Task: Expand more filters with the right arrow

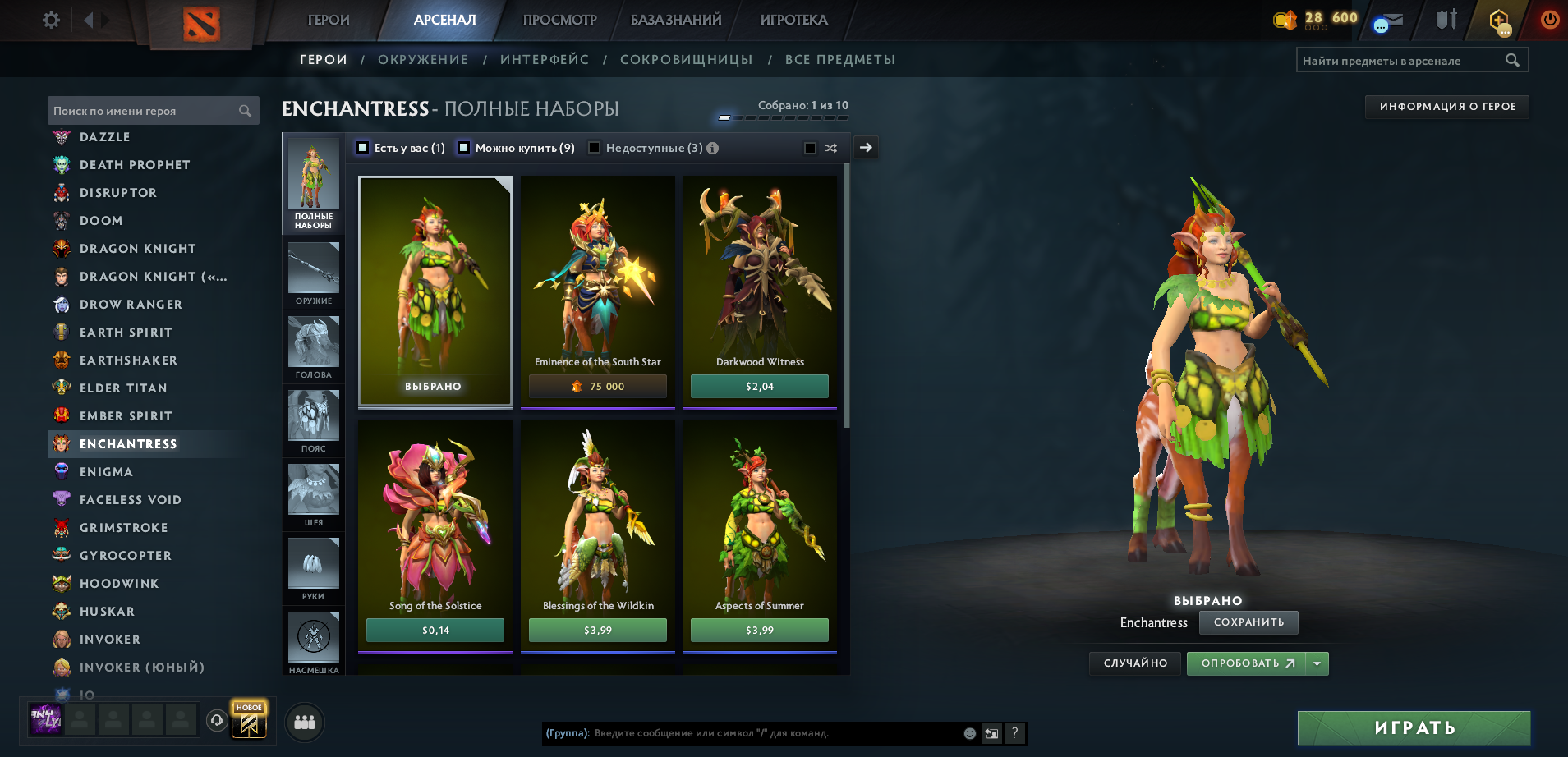Action: [865, 148]
